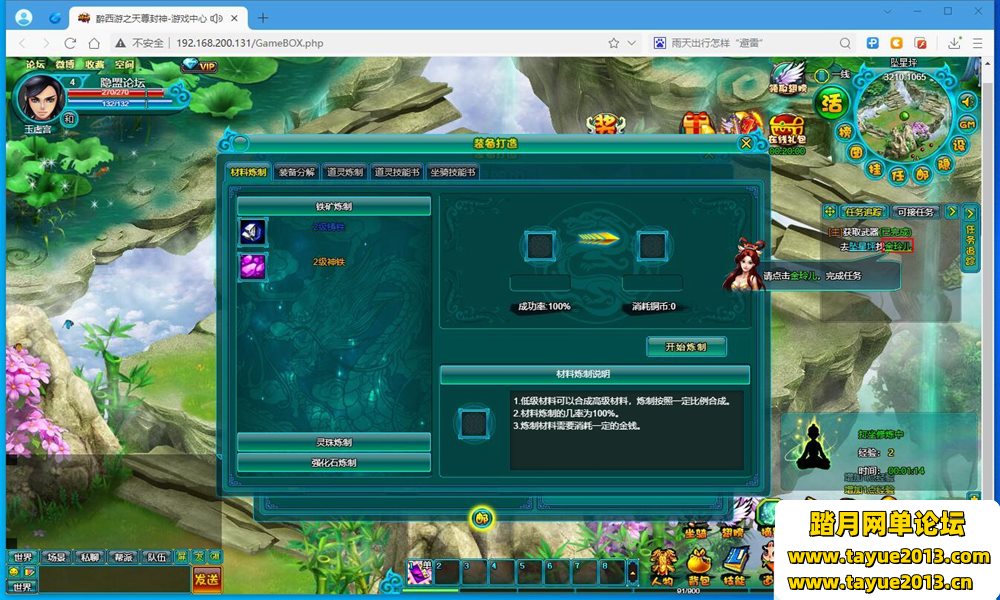1000x600 pixels.
Task: Click the player portrait avatar
Action: point(40,98)
